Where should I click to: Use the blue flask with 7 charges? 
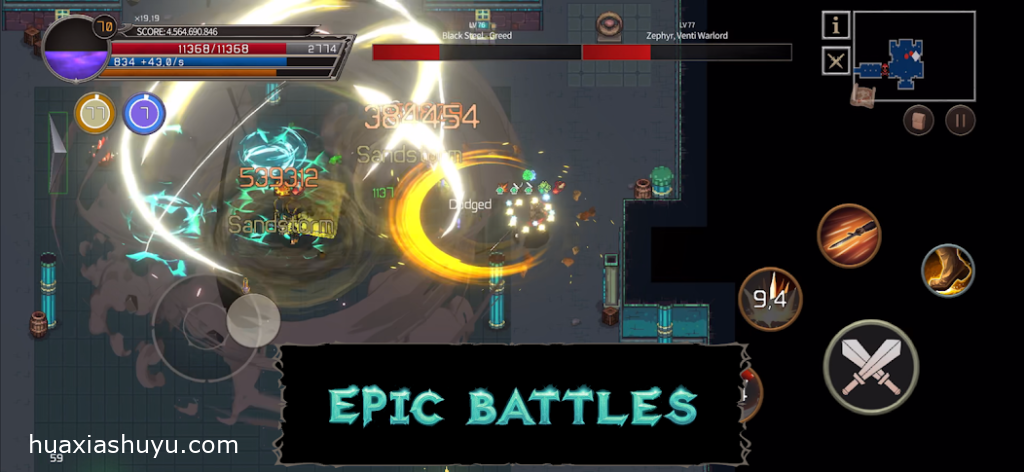[x=144, y=114]
